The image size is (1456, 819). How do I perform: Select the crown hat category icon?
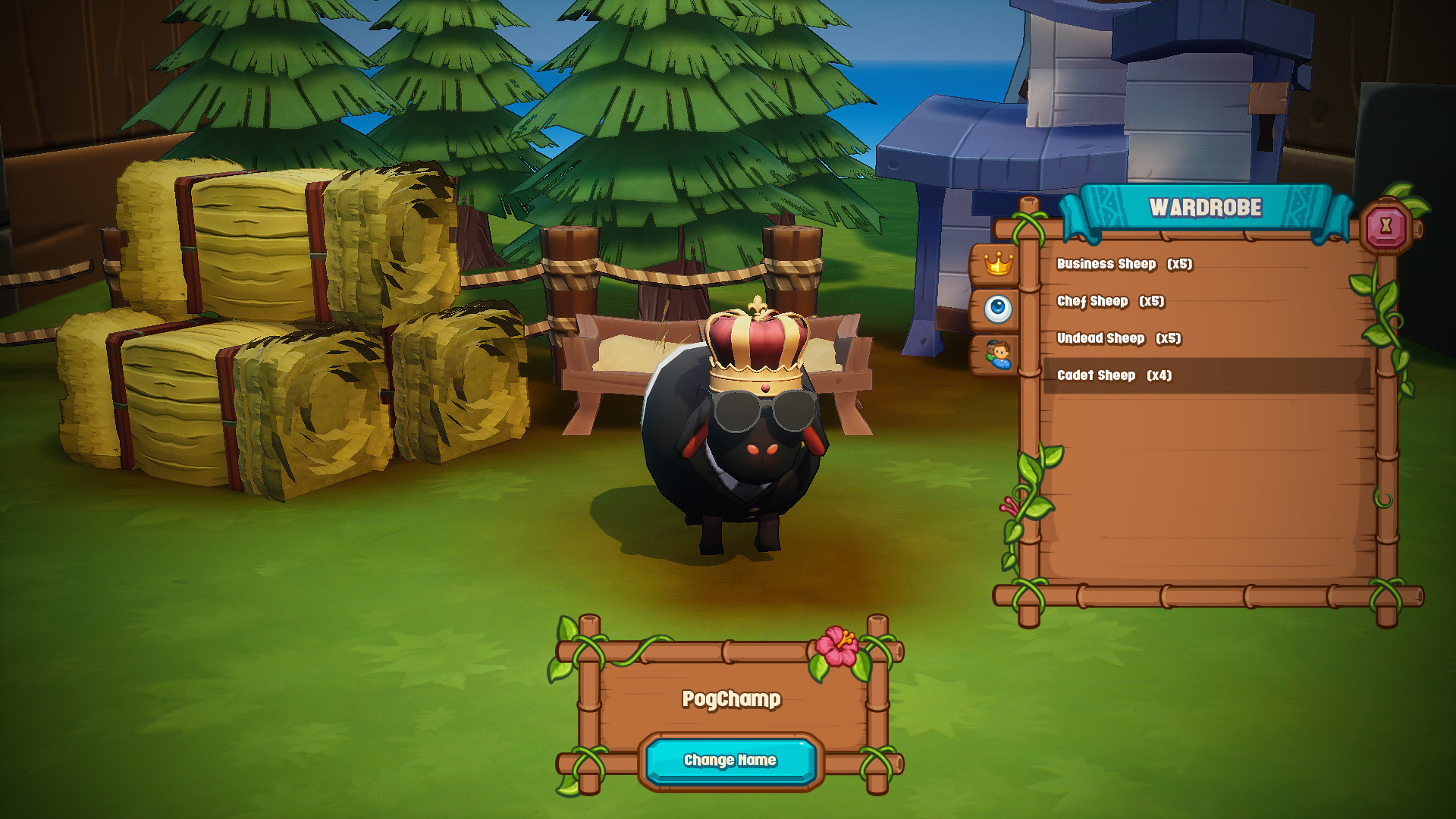pyautogui.click(x=999, y=263)
